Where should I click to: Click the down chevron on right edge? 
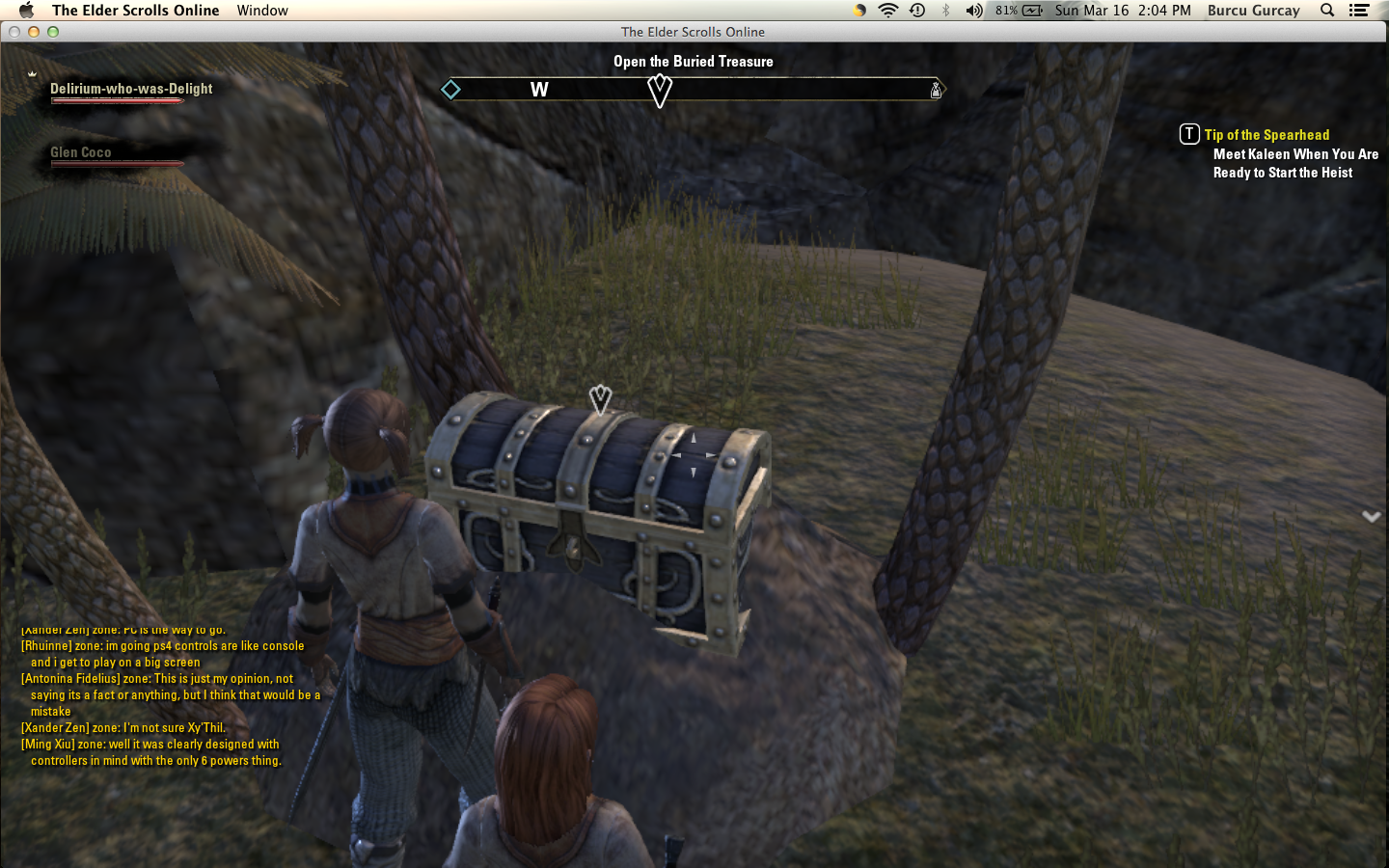pos(1371,517)
